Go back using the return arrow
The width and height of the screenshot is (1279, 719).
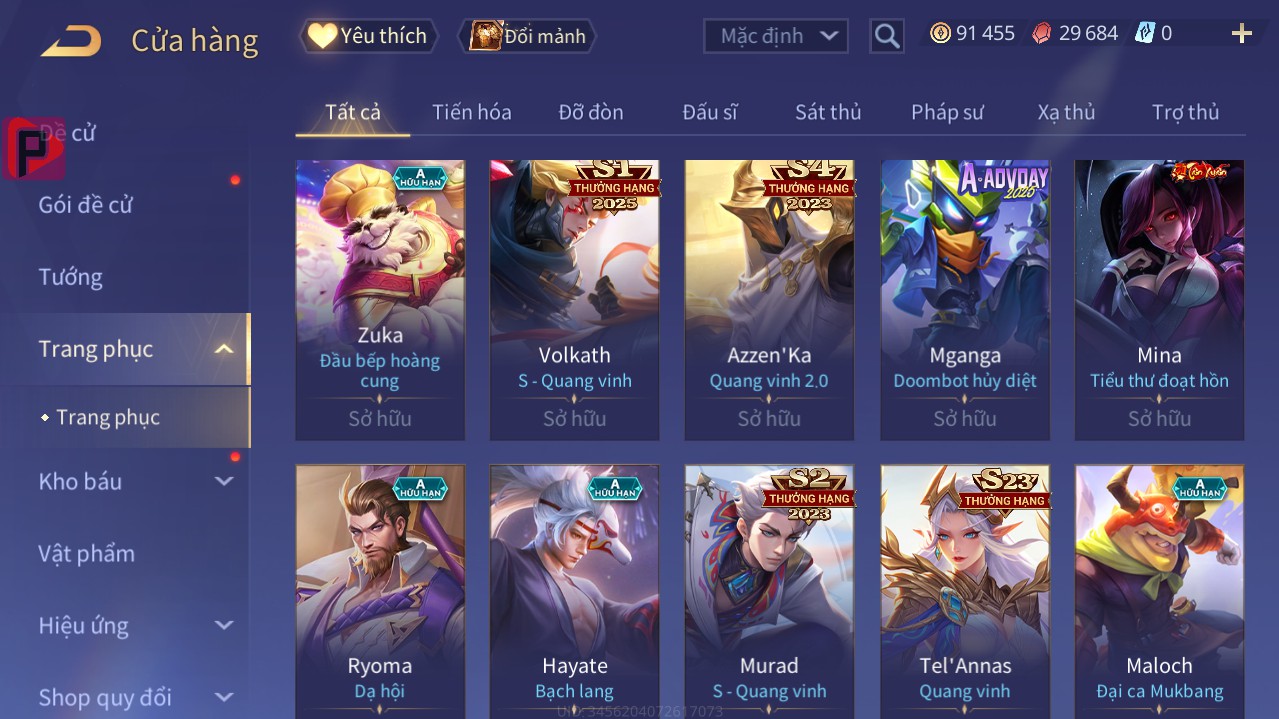pyautogui.click(x=71, y=40)
